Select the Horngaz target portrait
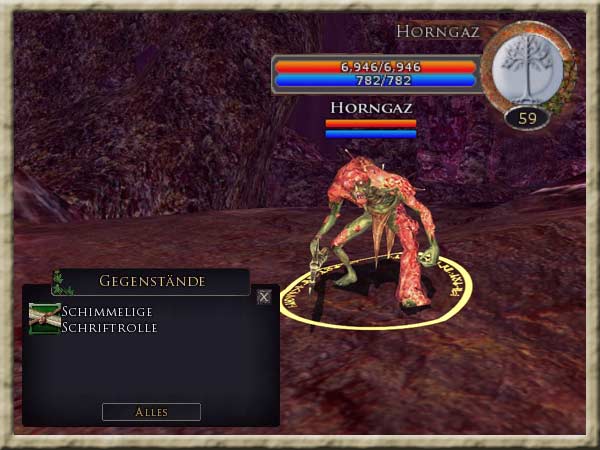This screenshot has width=600, height=450. (527, 70)
